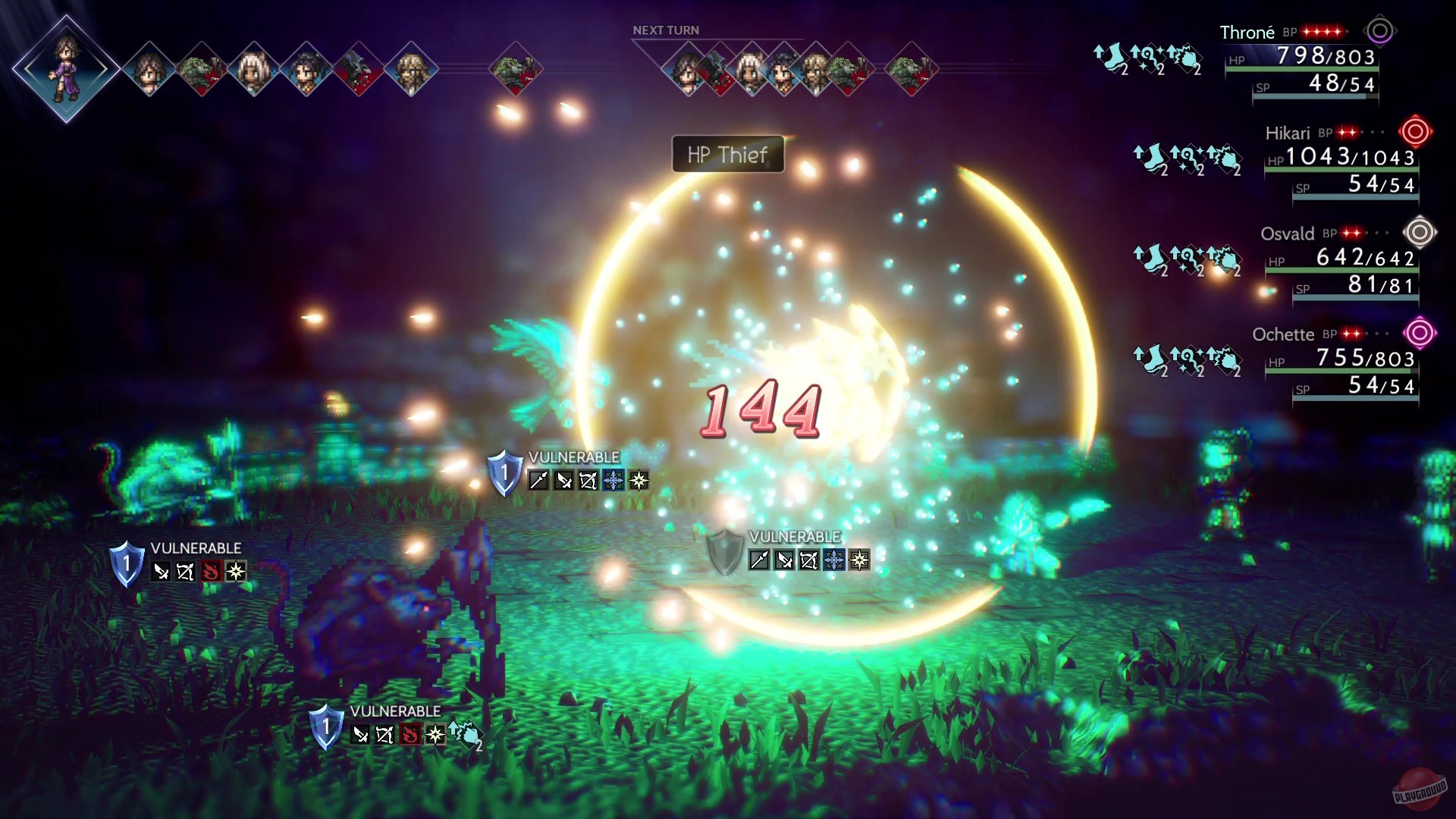Click the sword weakness icon on the center enemy shield
Image resolution: width=1456 pixels, height=819 pixels.
point(784,559)
